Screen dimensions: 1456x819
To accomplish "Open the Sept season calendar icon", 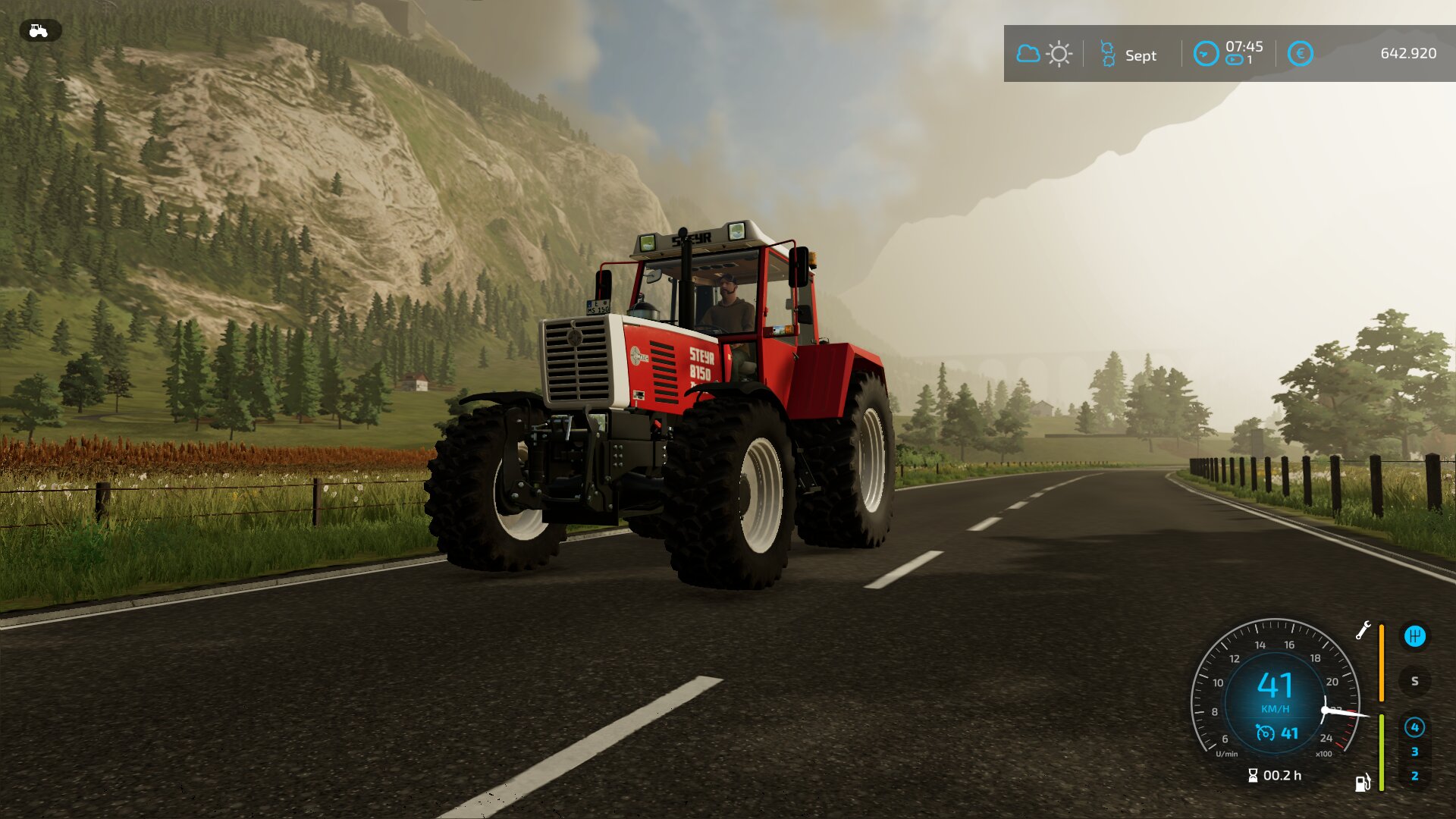I will pos(1107,55).
